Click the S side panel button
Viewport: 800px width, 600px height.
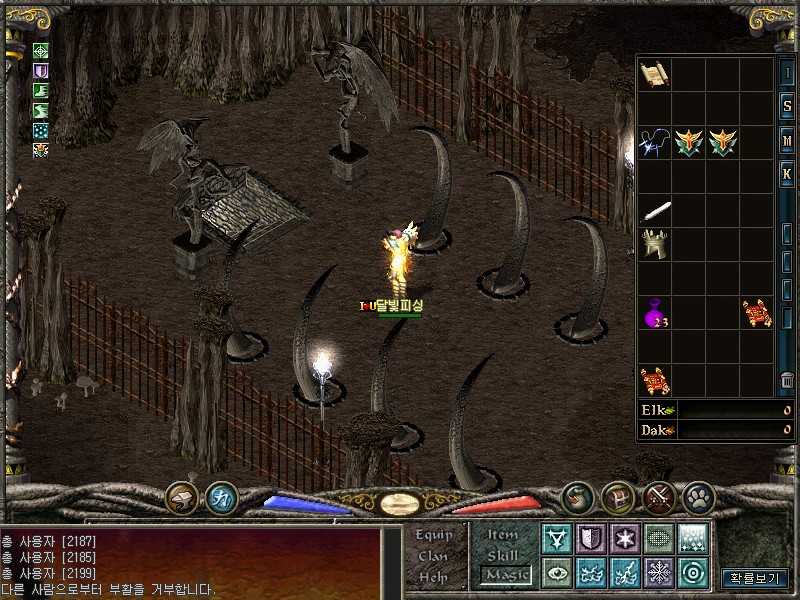point(787,107)
